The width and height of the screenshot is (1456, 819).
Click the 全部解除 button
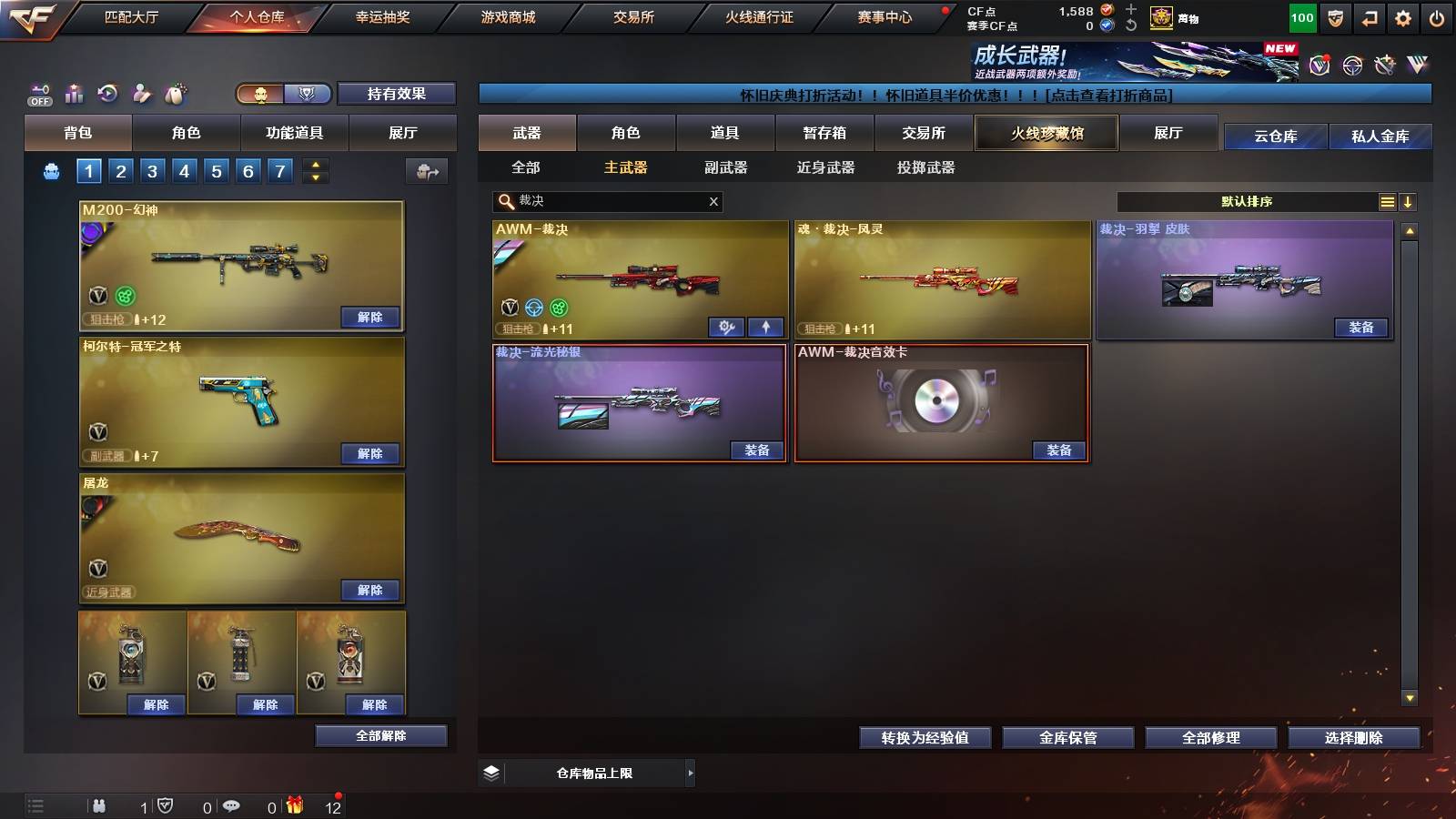click(379, 735)
